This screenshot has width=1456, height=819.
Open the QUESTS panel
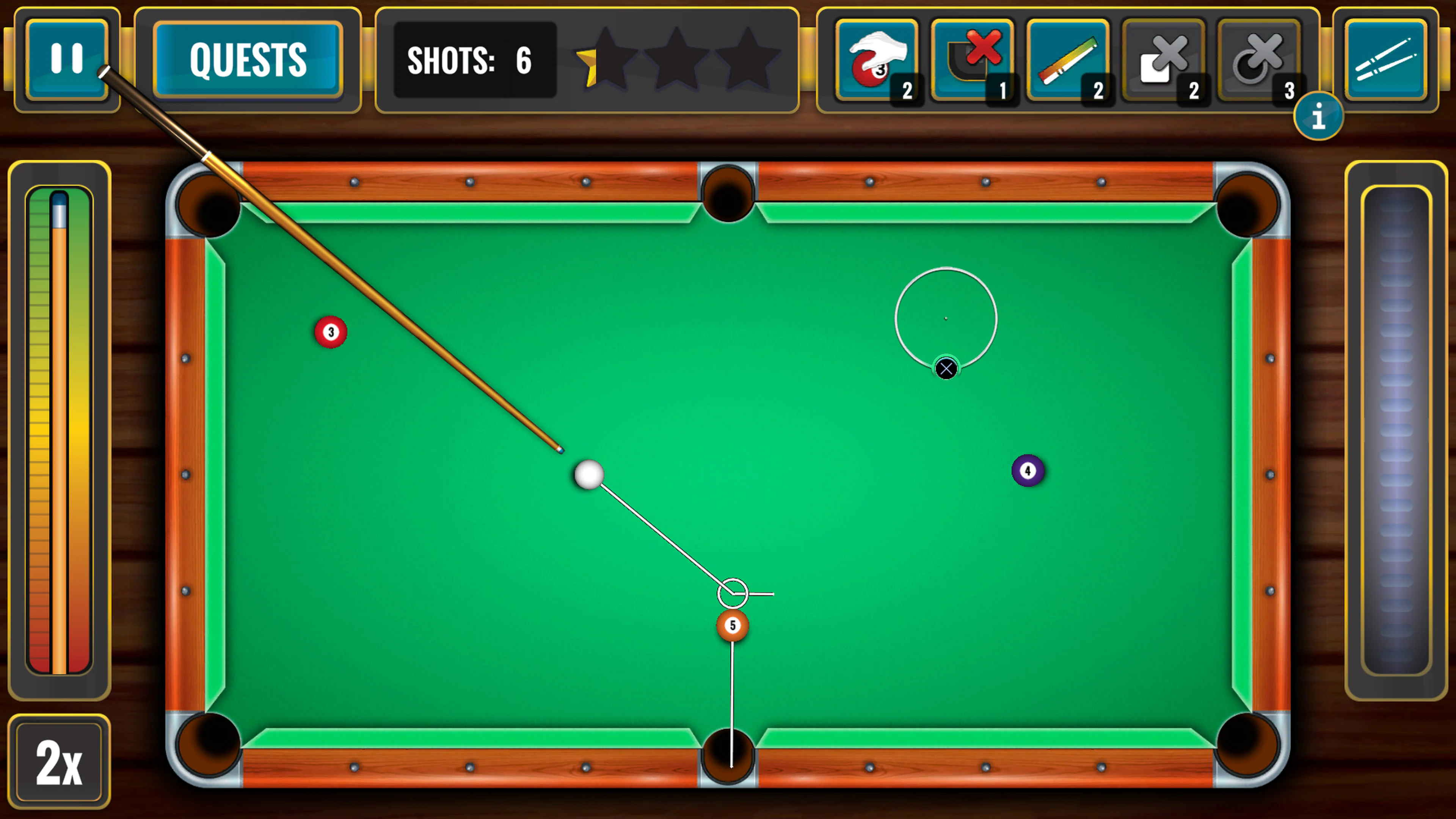(247, 59)
